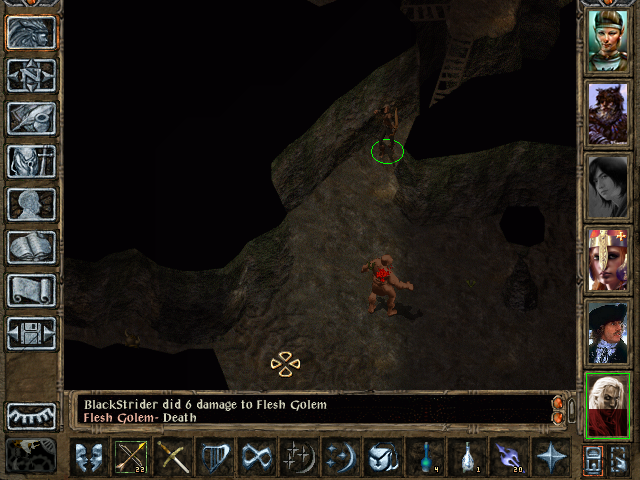Select the man in the feathered hat portrait
The image size is (640, 480).
click(x=607, y=333)
